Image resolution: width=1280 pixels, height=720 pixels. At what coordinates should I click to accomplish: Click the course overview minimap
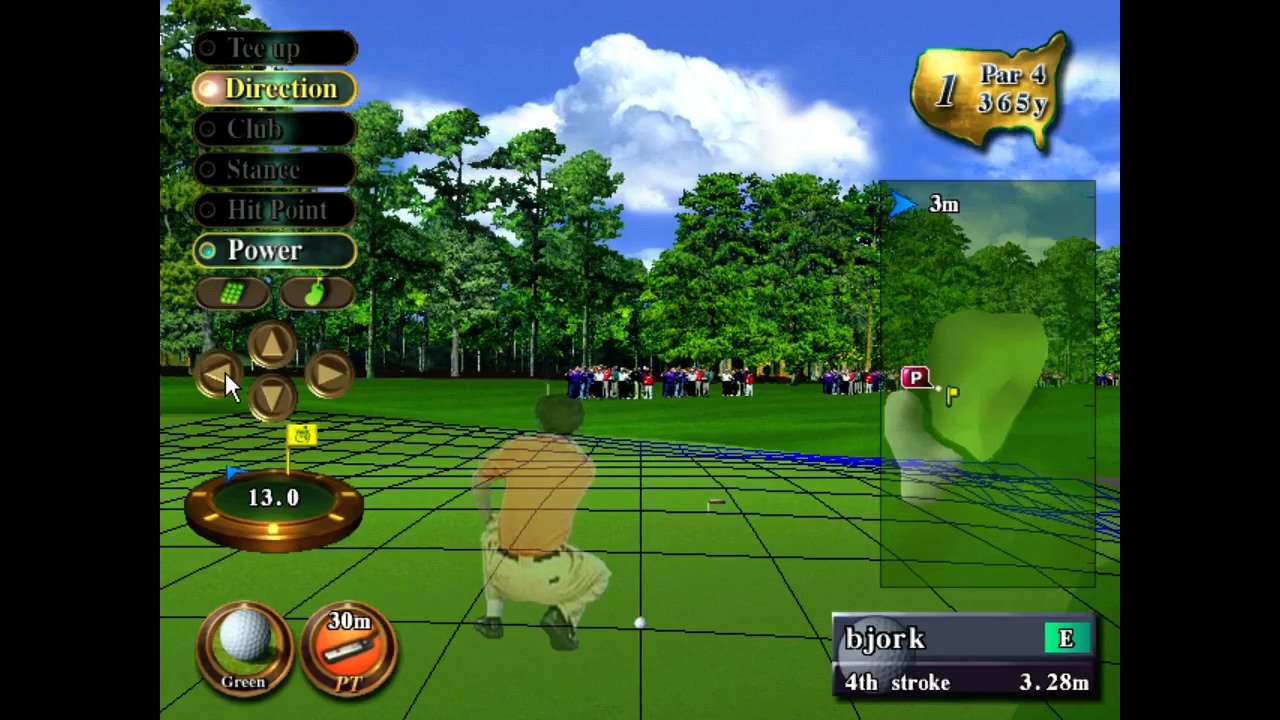[987, 383]
